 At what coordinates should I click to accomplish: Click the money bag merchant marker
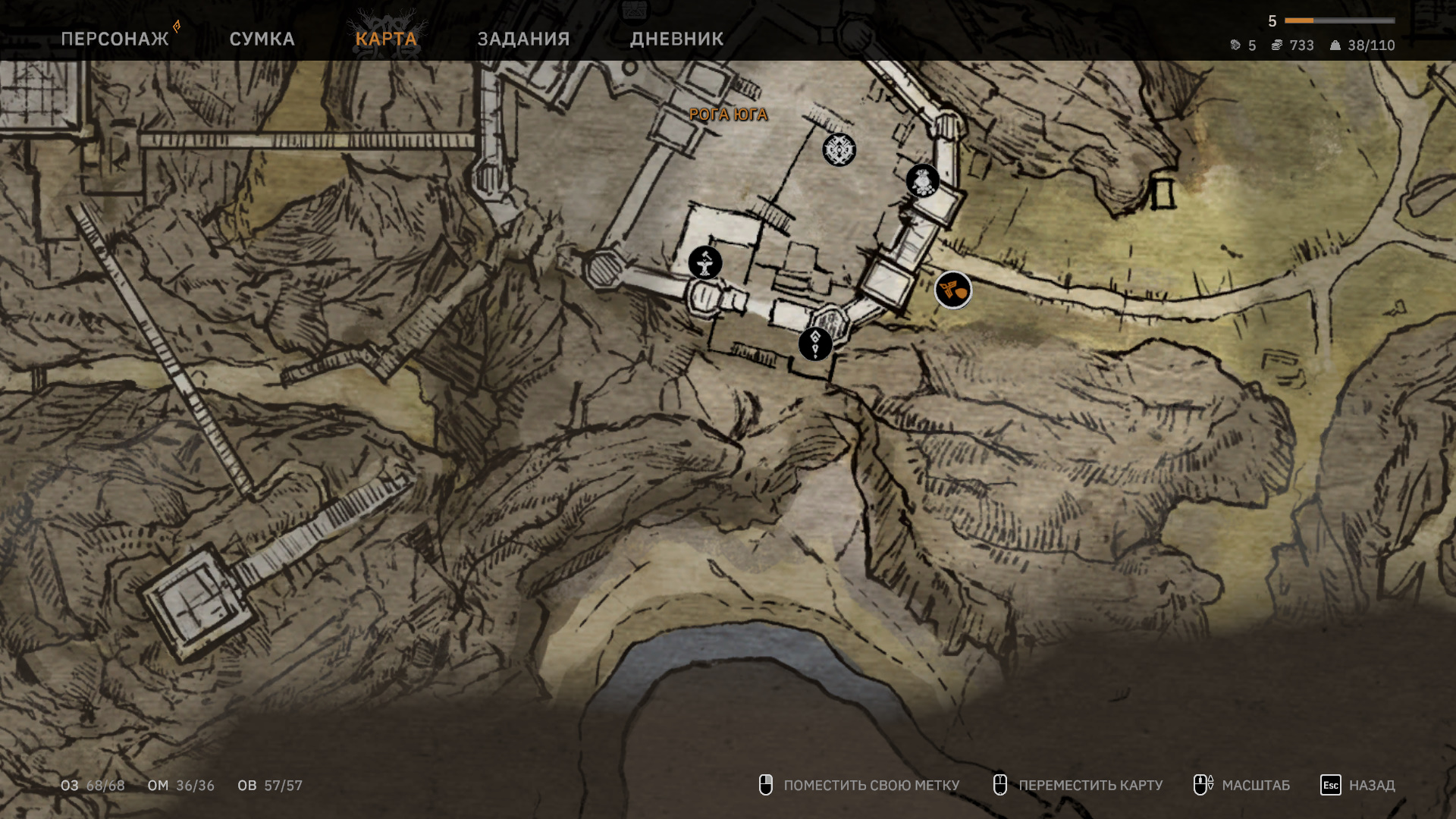(x=923, y=181)
